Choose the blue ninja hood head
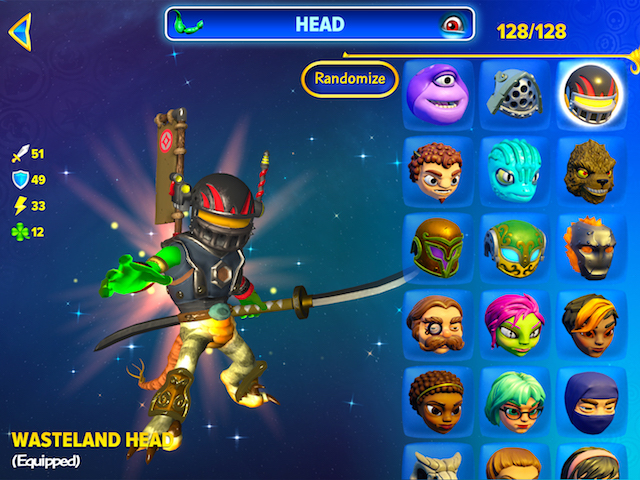The height and width of the screenshot is (480, 640). [x=589, y=399]
